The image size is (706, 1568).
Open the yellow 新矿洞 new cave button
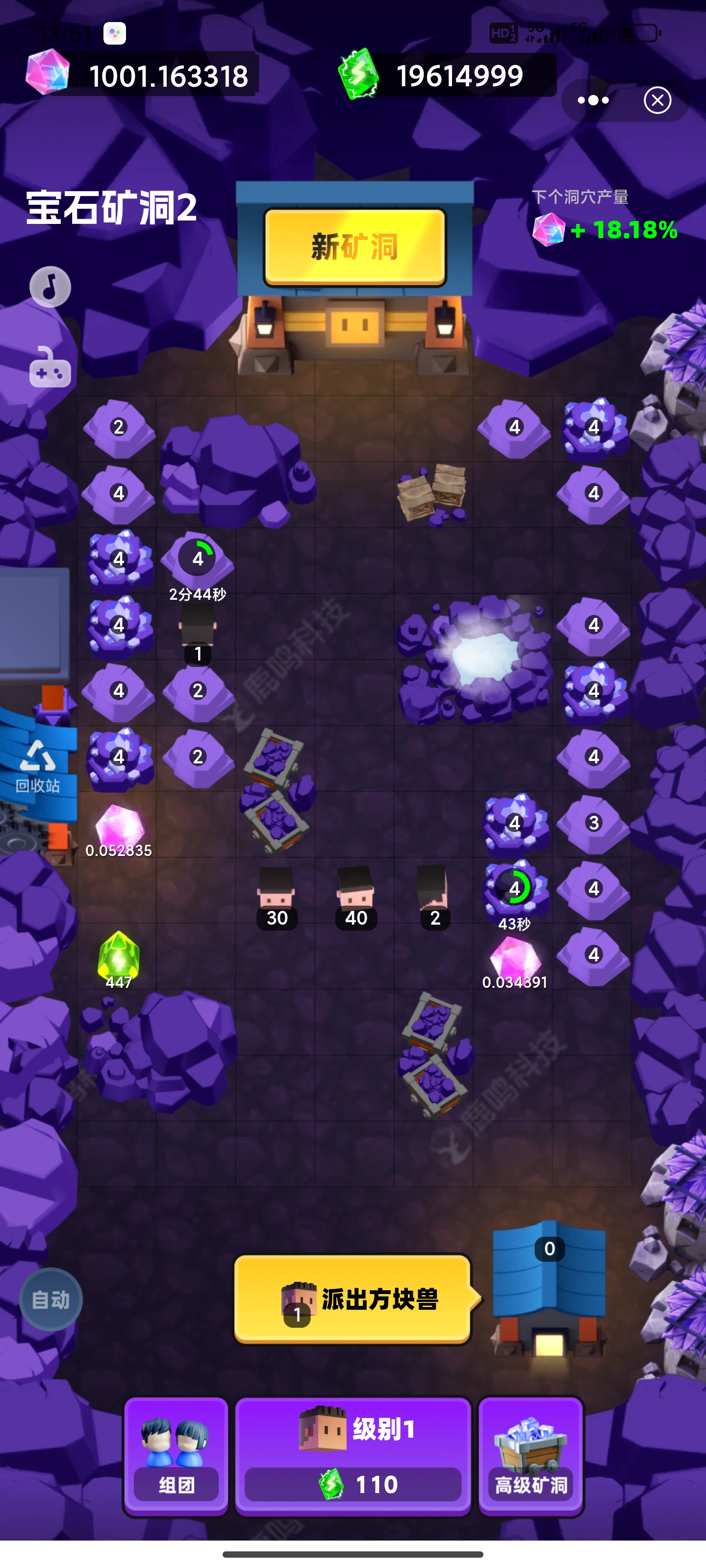click(354, 246)
